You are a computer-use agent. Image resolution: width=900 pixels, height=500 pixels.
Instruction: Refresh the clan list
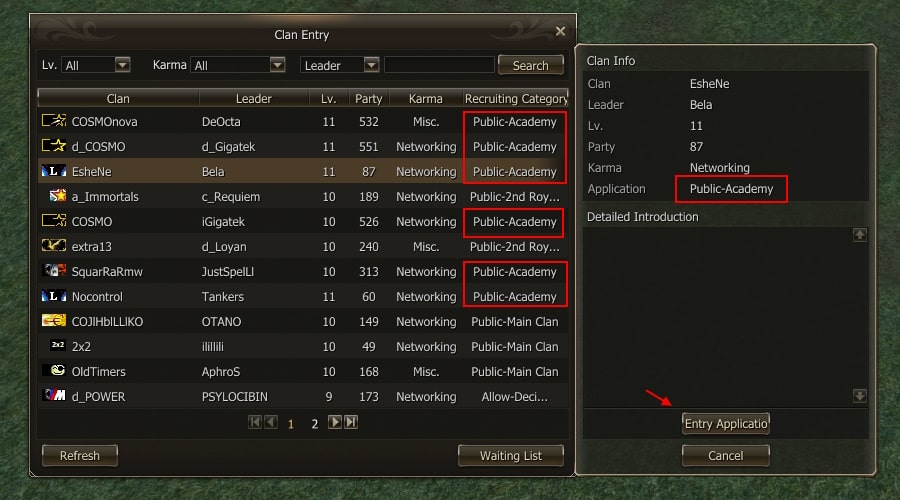tap(80, 455)
